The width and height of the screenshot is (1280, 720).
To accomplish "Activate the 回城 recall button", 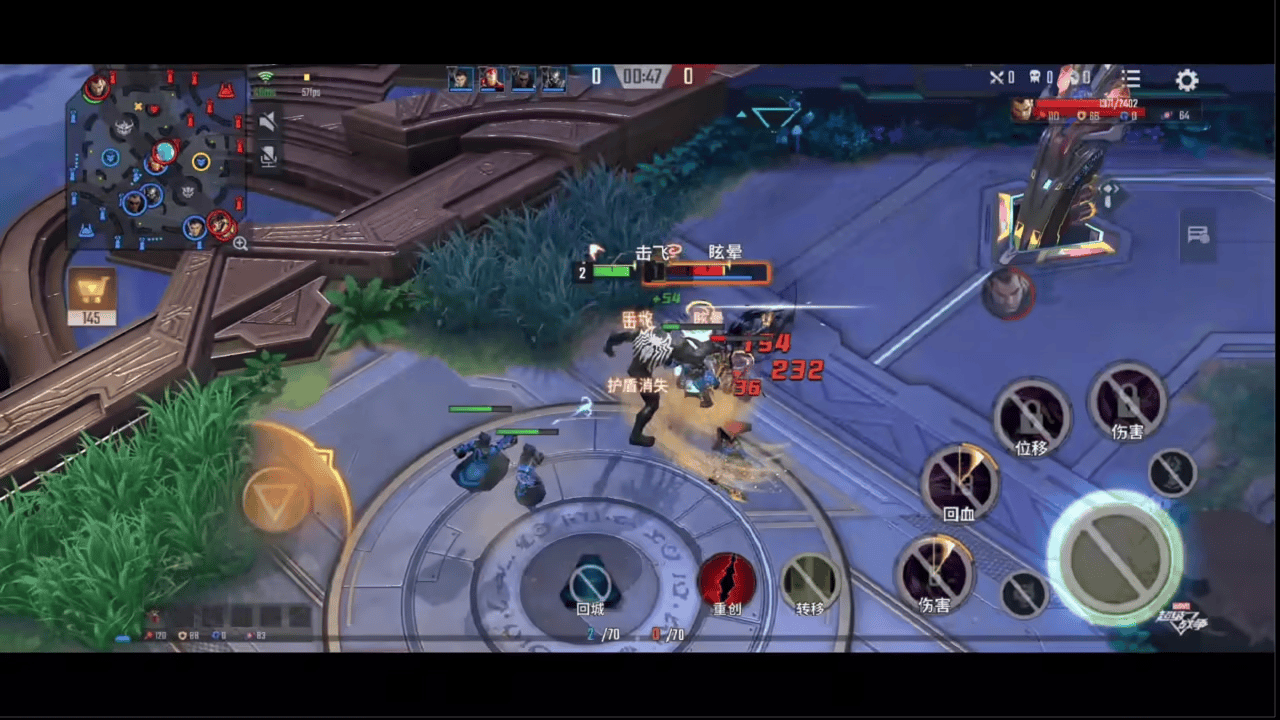I will point(590,583).
